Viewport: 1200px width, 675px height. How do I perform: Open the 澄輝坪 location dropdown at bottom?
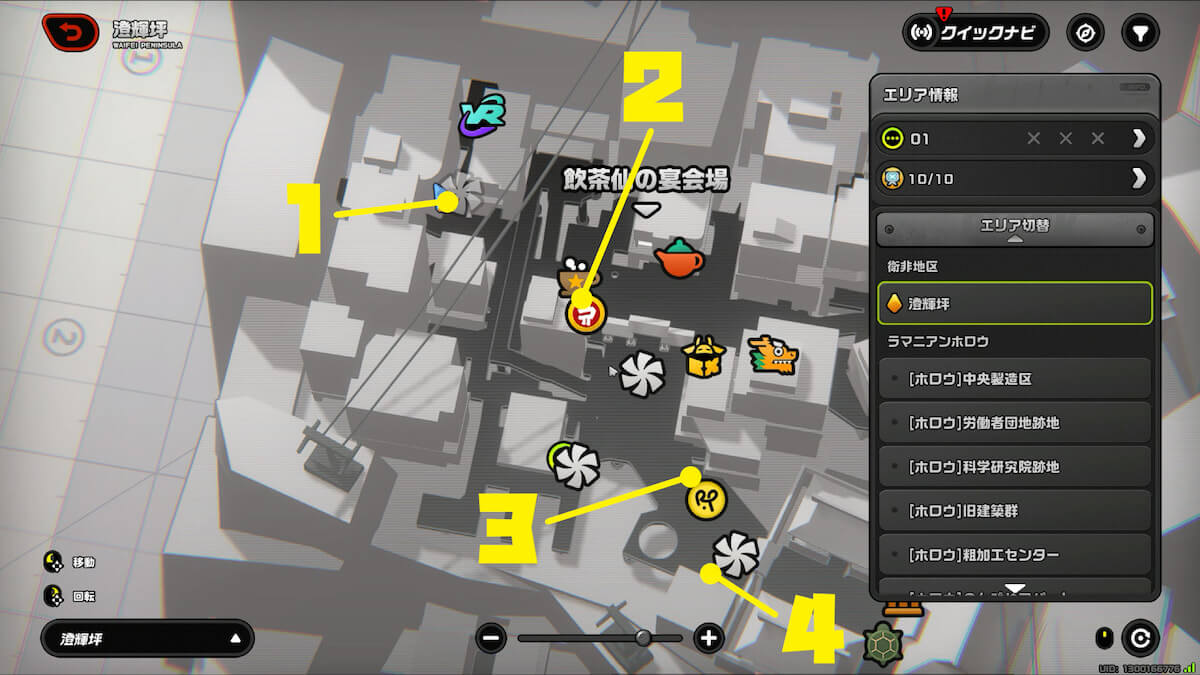(147, 638)
